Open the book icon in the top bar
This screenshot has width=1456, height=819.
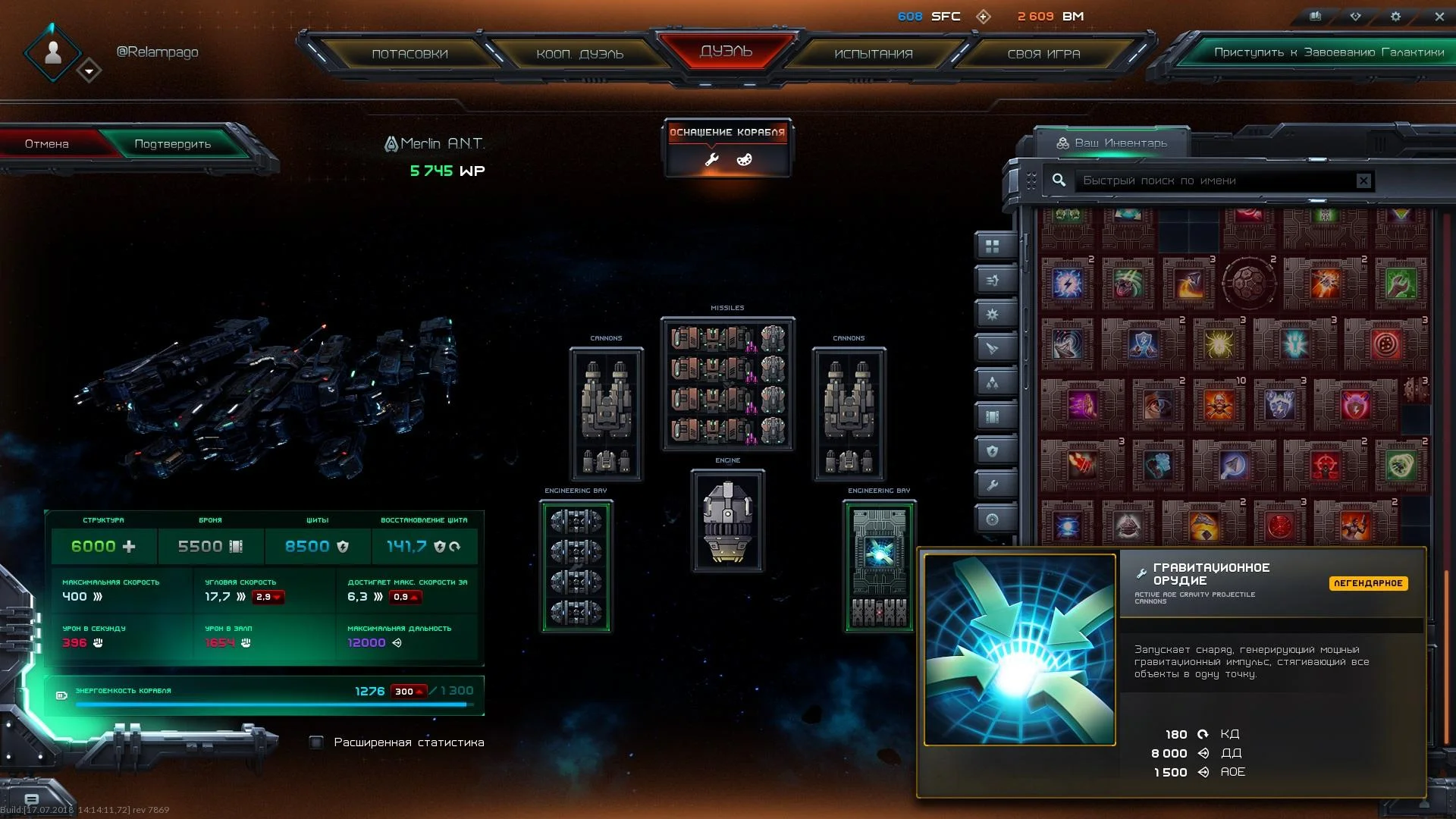click(1316, 16)
